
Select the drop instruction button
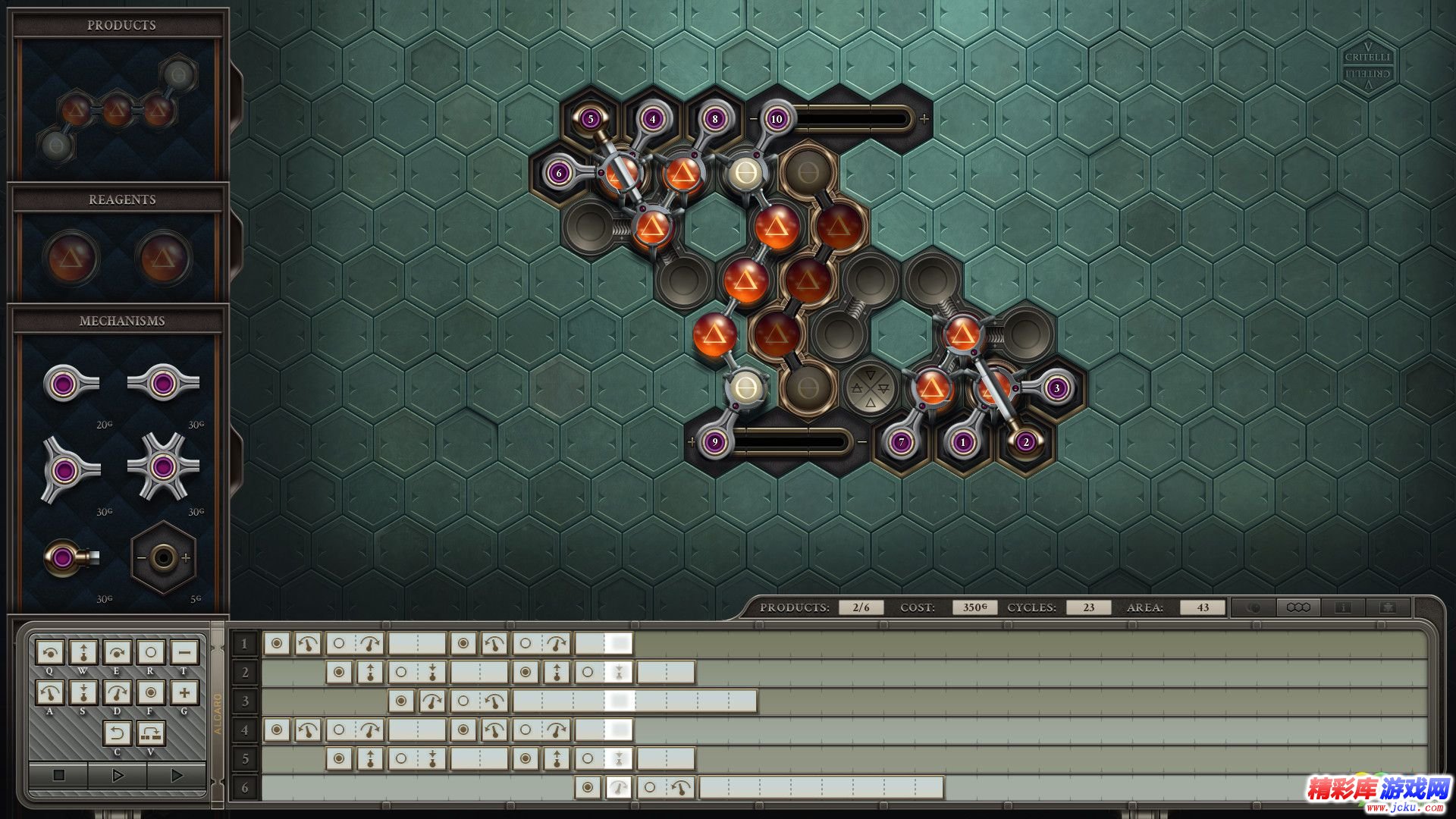(x=150, y=652)
